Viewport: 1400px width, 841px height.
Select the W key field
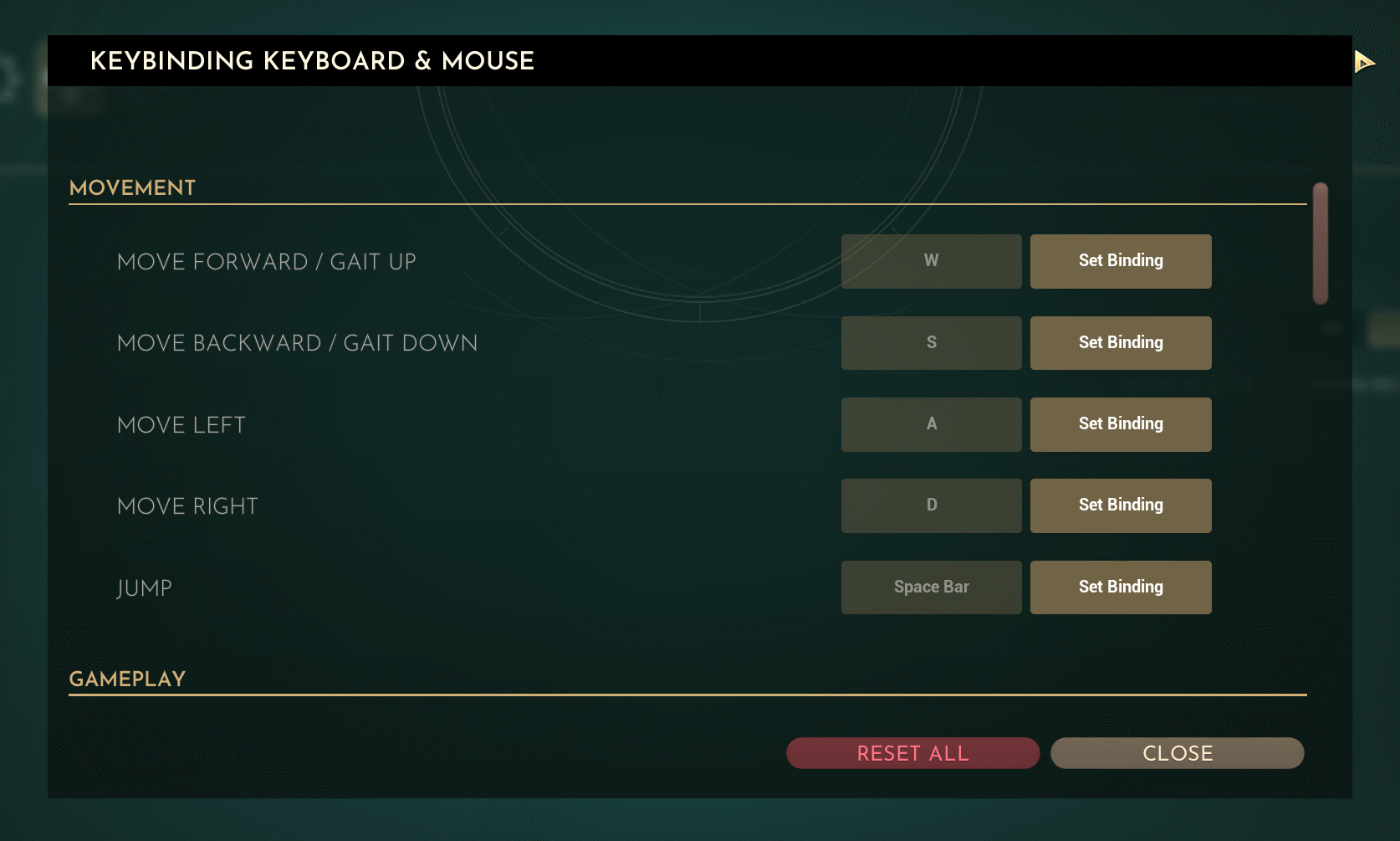tap(931, 261)
